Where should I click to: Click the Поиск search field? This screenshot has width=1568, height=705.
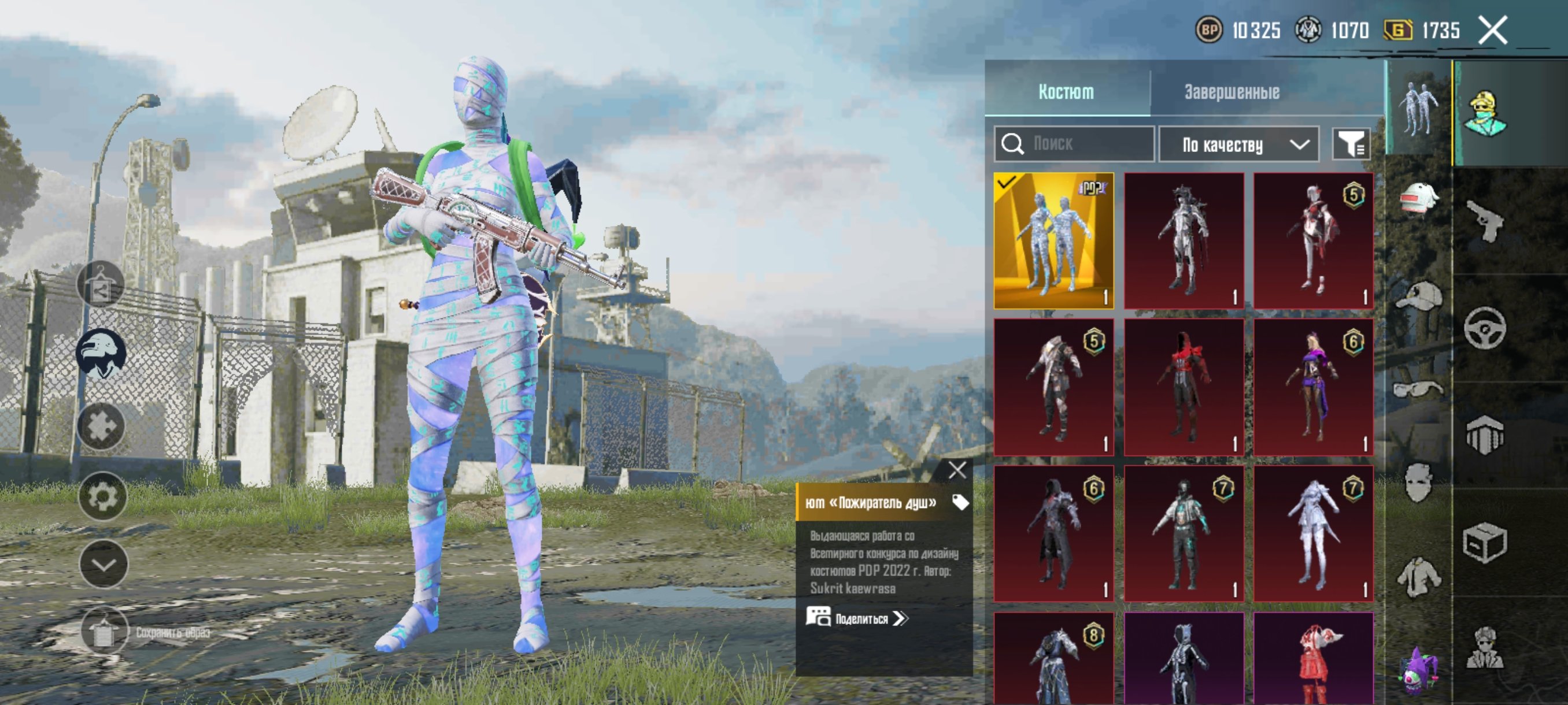pos(1075,144)
